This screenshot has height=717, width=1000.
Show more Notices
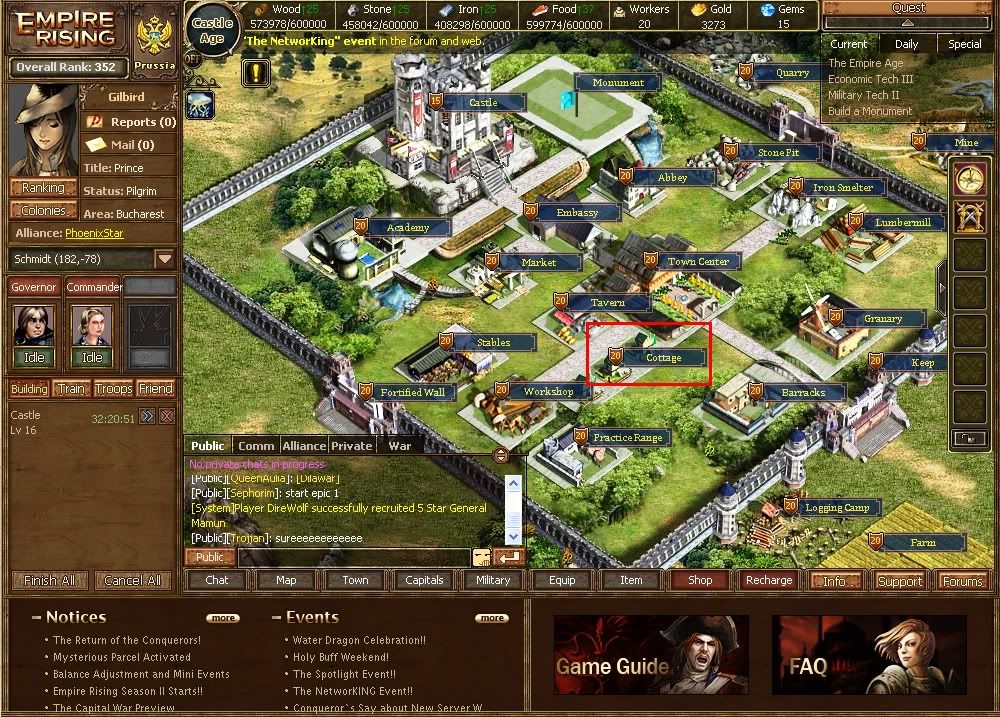point(223,618)
